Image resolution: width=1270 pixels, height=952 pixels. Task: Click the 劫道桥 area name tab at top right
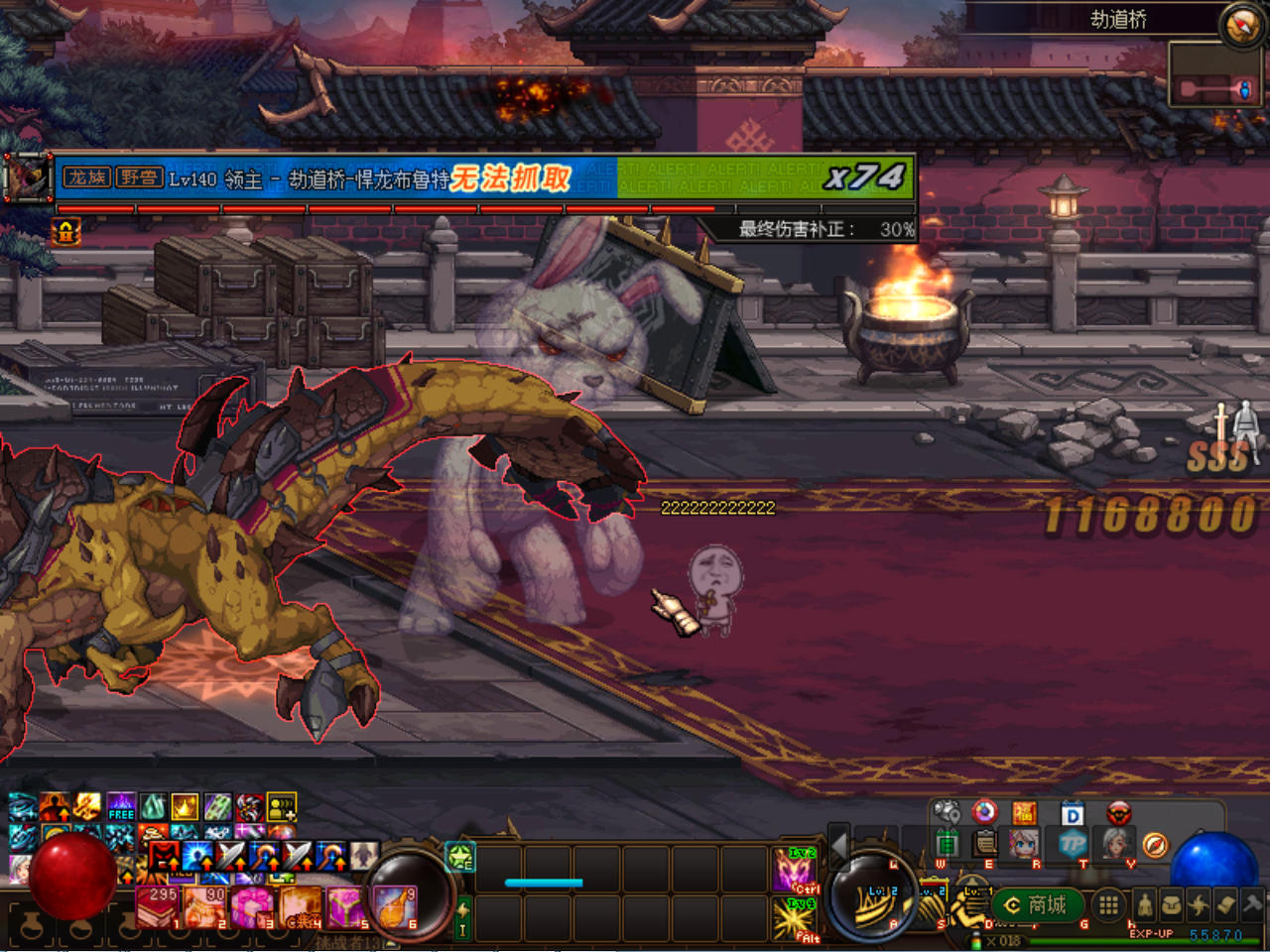point(1119,19)
